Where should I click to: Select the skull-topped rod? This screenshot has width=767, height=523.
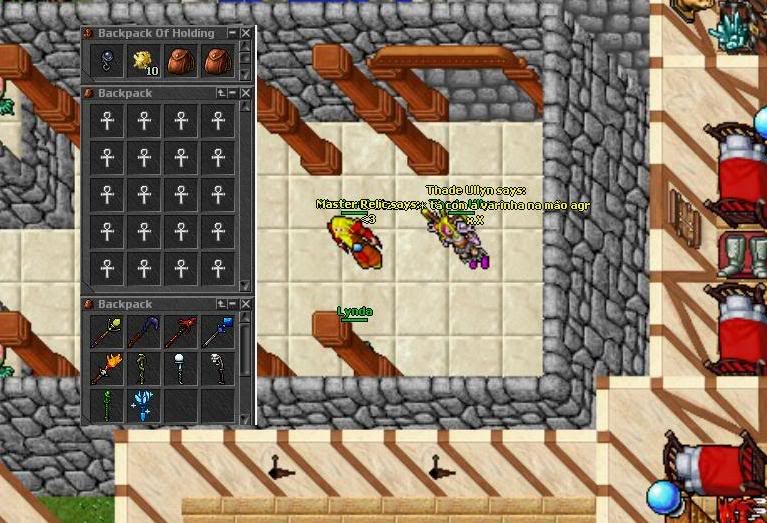(x=217, y=368)
